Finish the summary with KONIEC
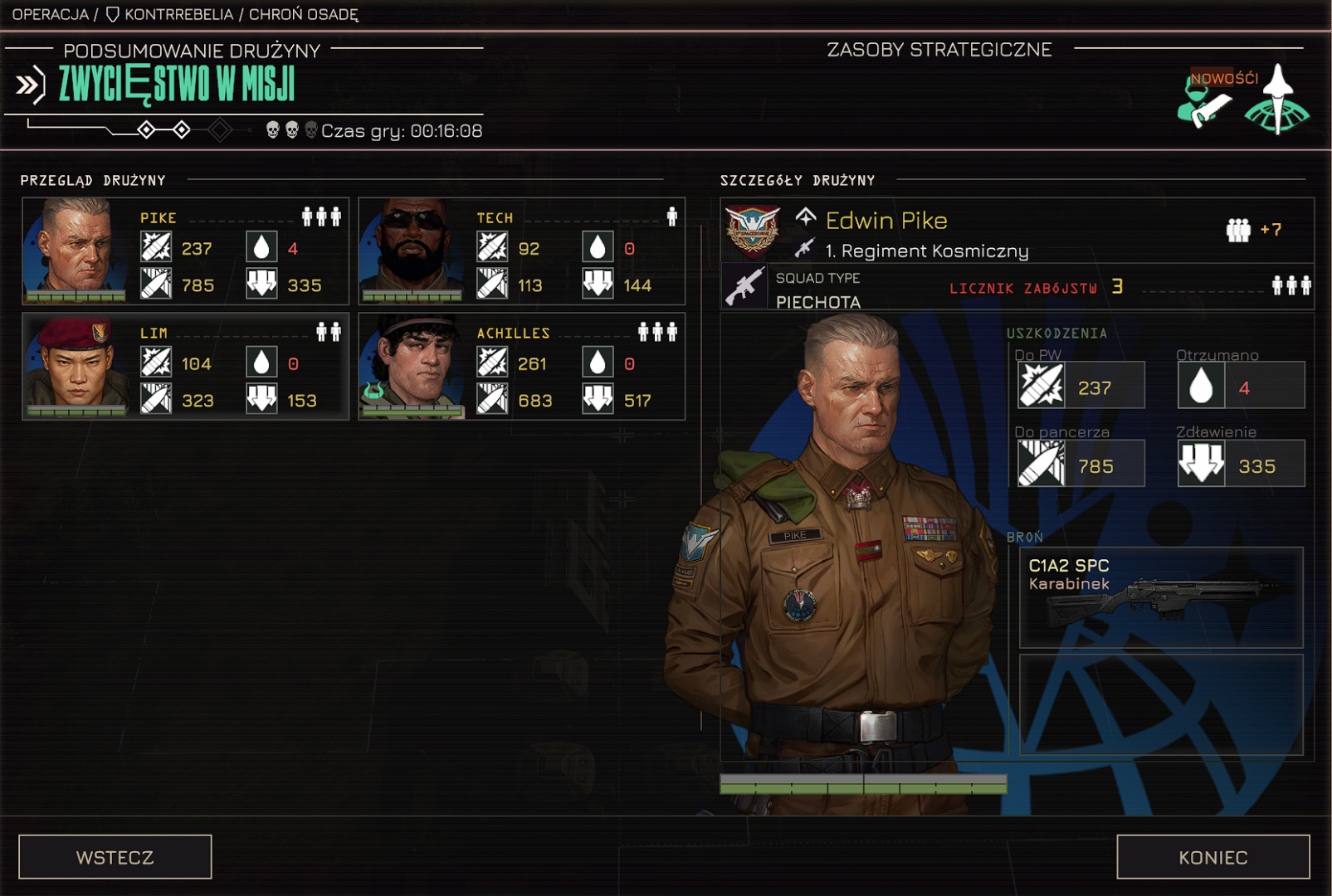This screenshot has height=896, width=1332. pos(1212,857)
